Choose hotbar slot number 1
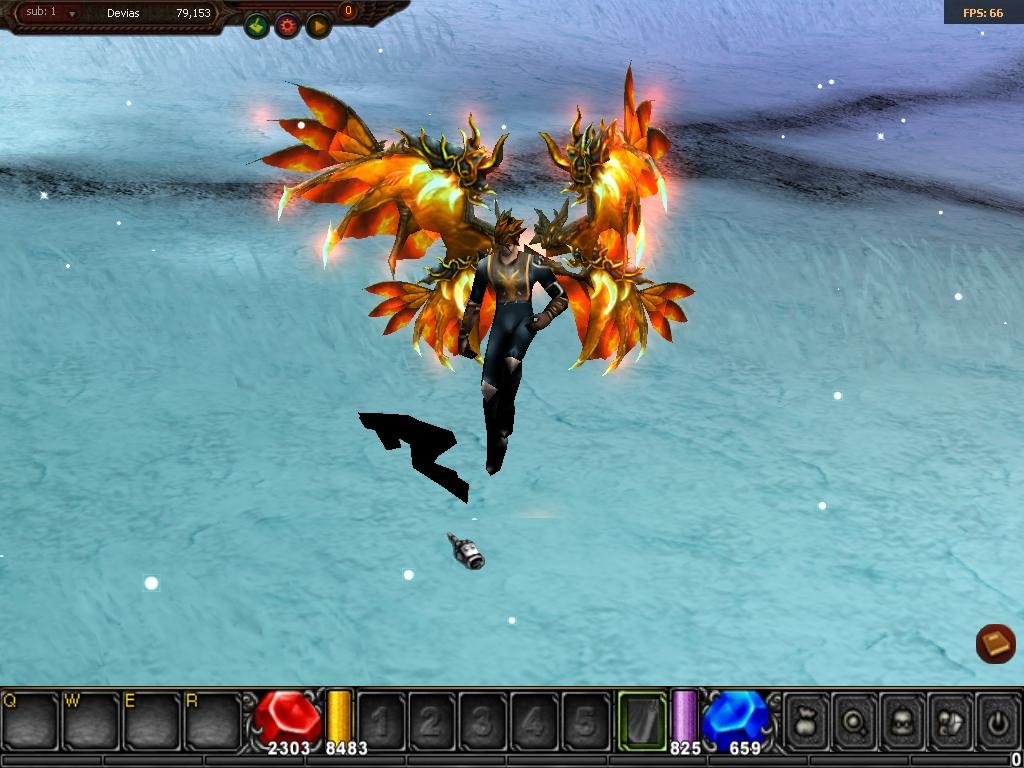Screen dimensions: 1024x768 click(x=382, y=721)
